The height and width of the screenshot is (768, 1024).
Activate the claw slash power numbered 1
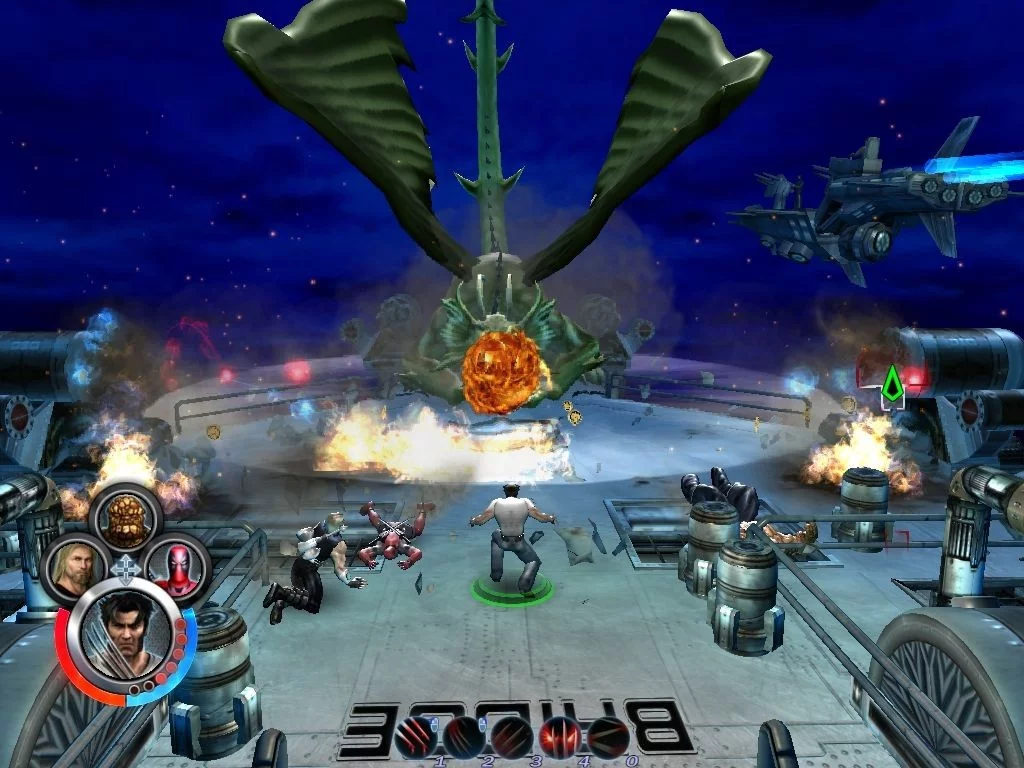click(415, 737)
